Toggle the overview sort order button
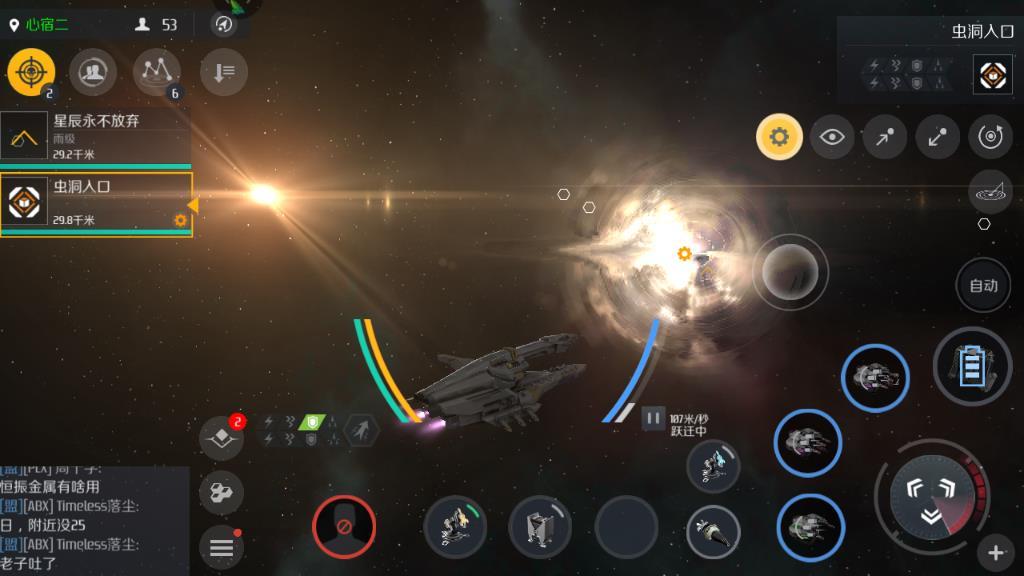The height and width of the screenshot is (576, 1024). pyautogui.click(x=224, y=72)
